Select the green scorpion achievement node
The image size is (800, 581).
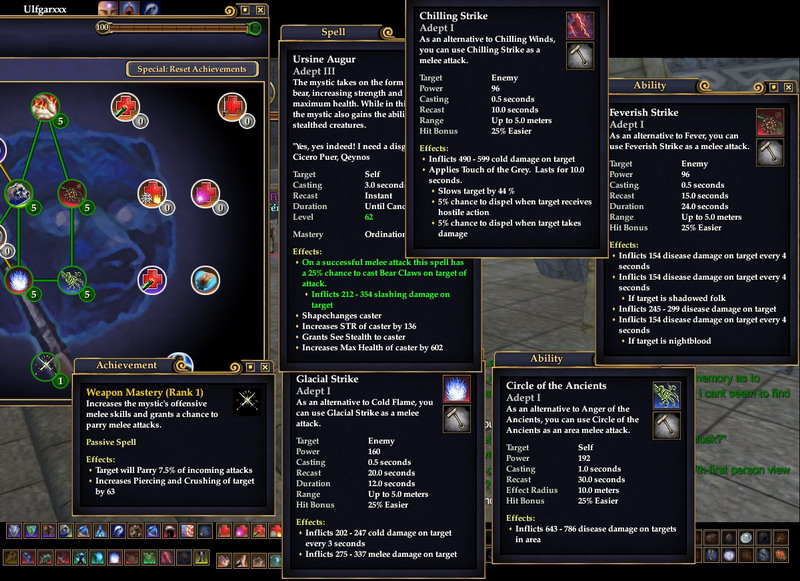point(71,278)
